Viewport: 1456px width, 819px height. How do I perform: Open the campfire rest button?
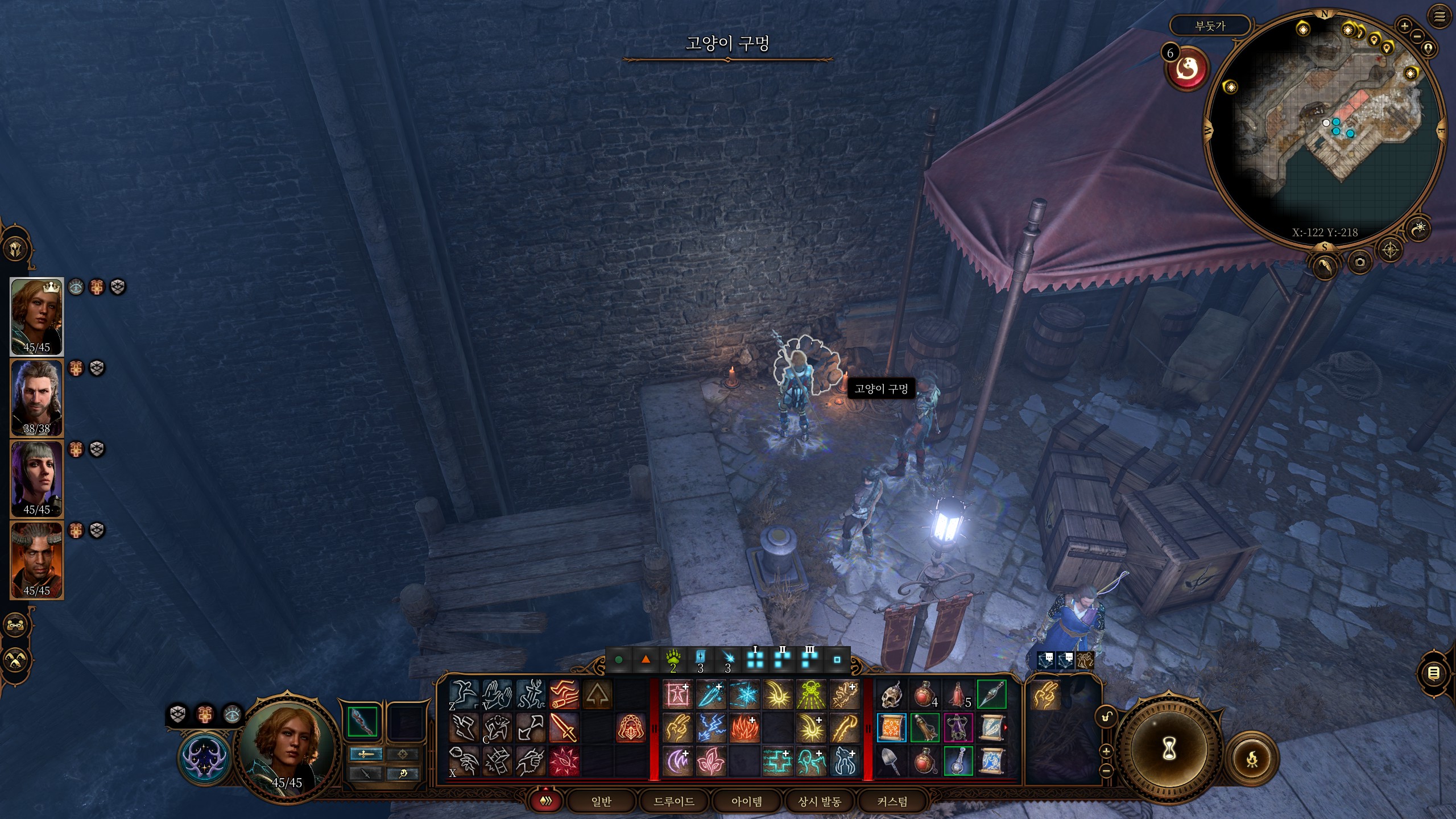click(1252, 759)
